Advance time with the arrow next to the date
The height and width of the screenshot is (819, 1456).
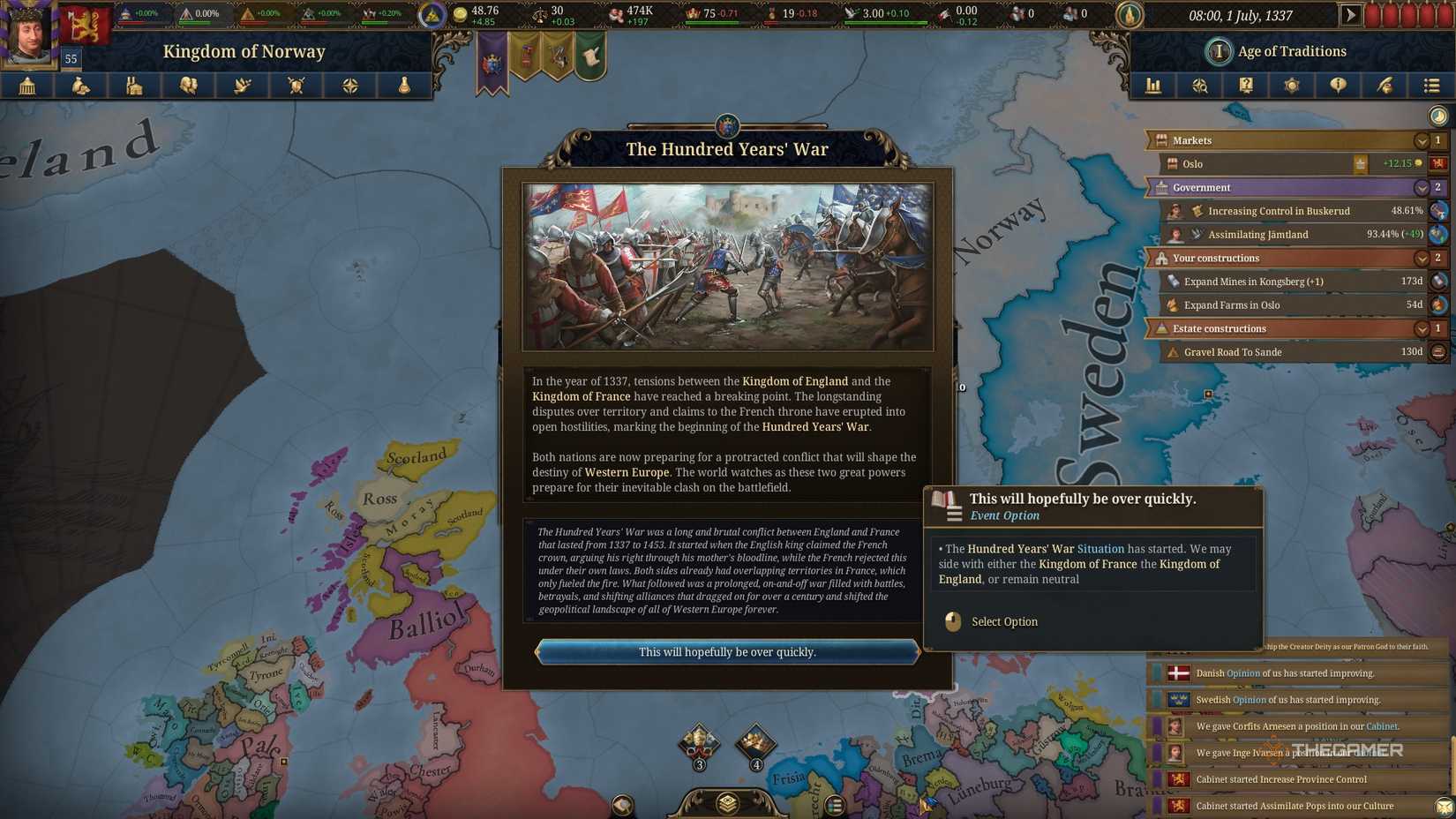coord(1350,14)
